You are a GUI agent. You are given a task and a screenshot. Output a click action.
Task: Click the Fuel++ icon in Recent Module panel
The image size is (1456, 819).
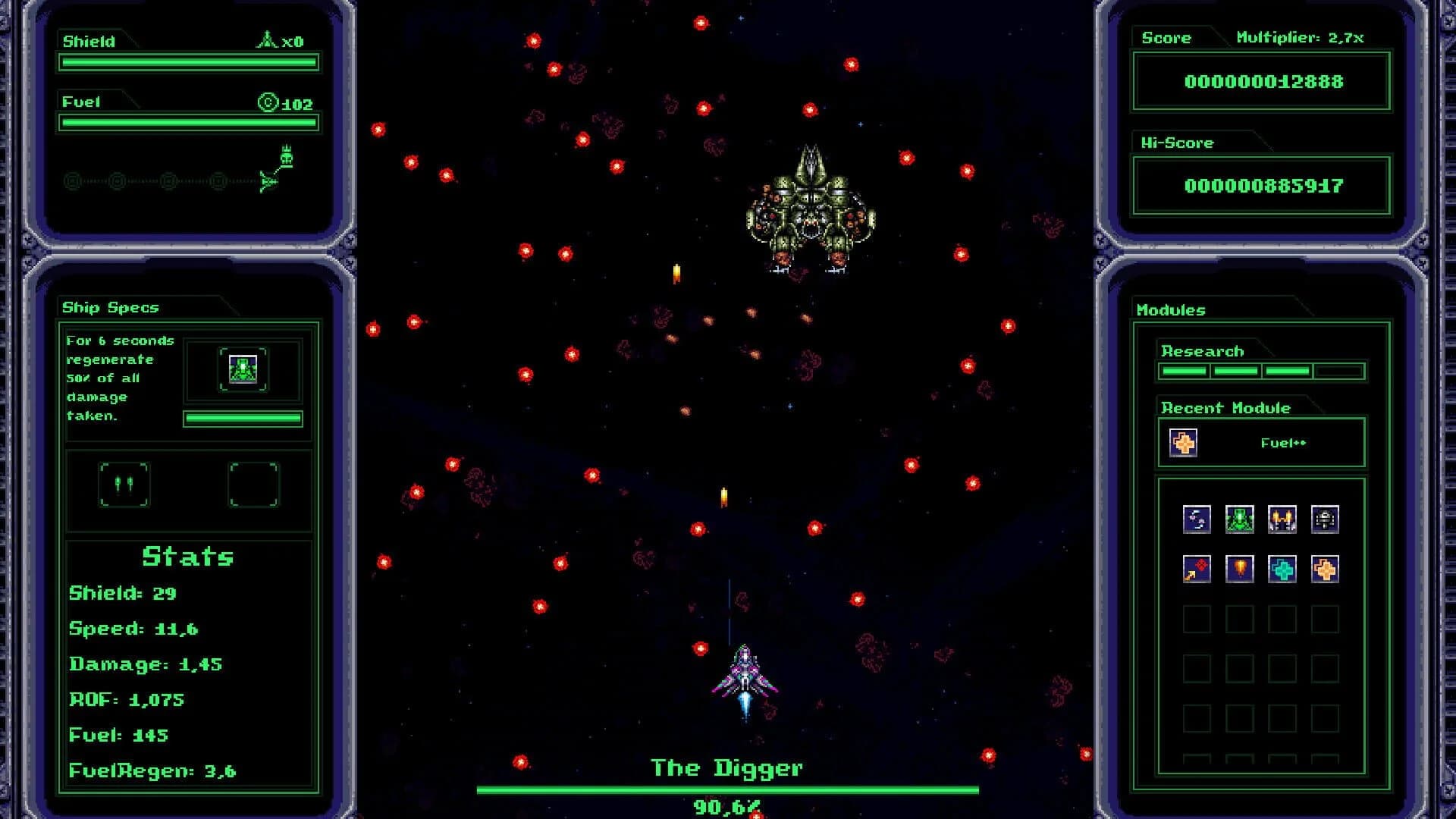[x=1184, y=441]
